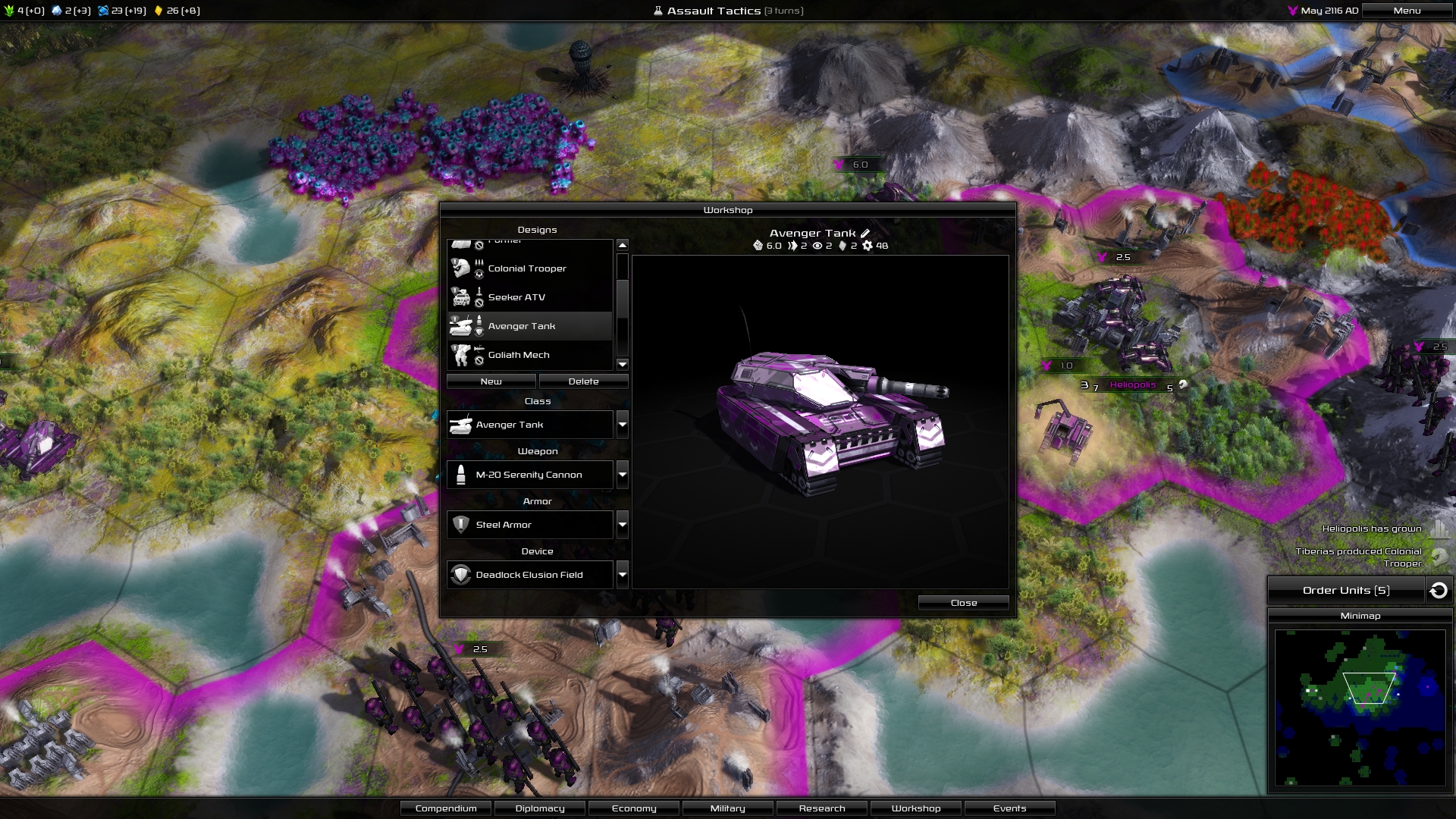Open the Menu at top right
Image resolution: width=1456 pixels, height=819 pixels.
click(1407, 11)
